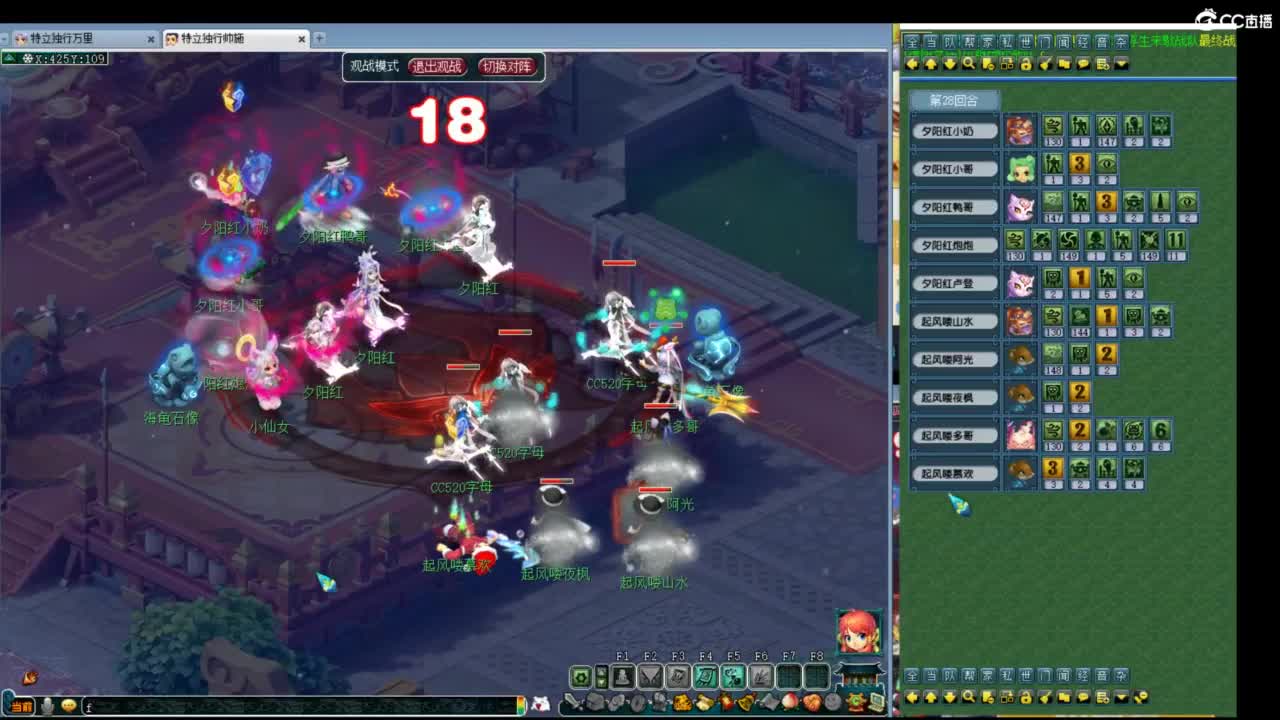Expand the chevron dropdown in the upper chat toolbar
This screenshot has width=1280, height=720.
click(x=1121, y=63)
